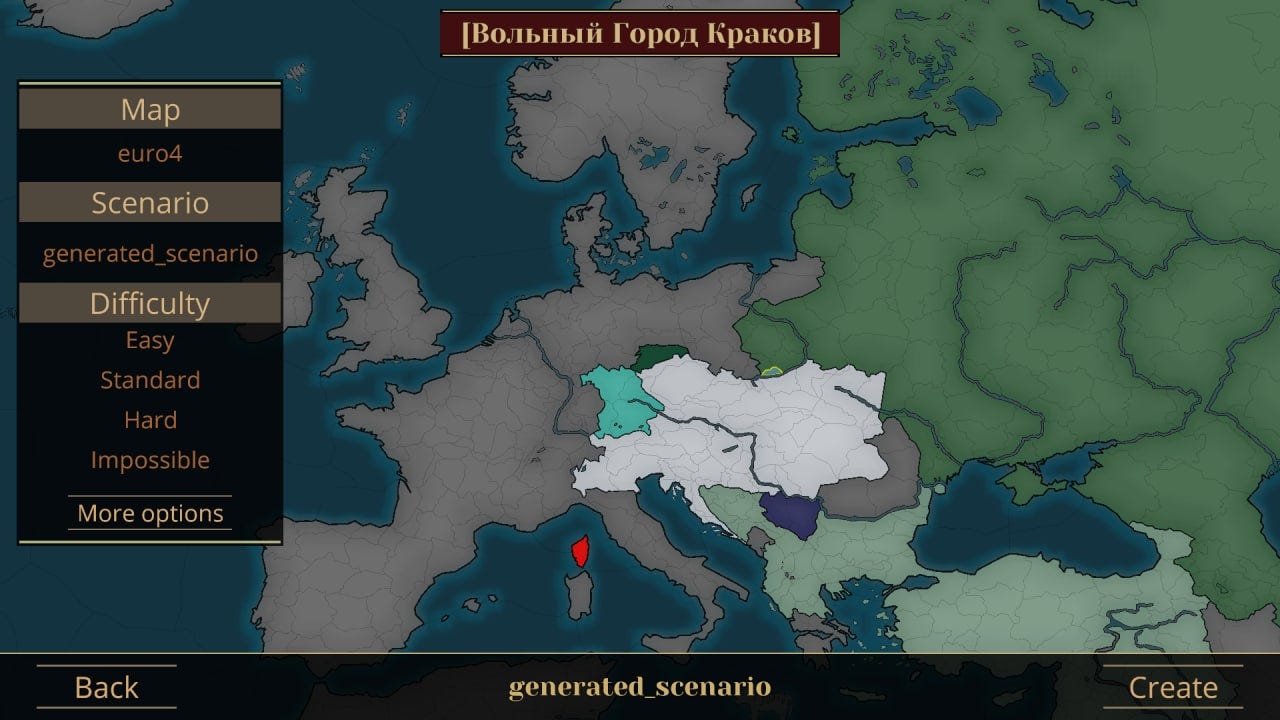Click the Difficulty section header
Viewport: 1280px width, 720px height.
pyautogui.click(x=149, y=301)
